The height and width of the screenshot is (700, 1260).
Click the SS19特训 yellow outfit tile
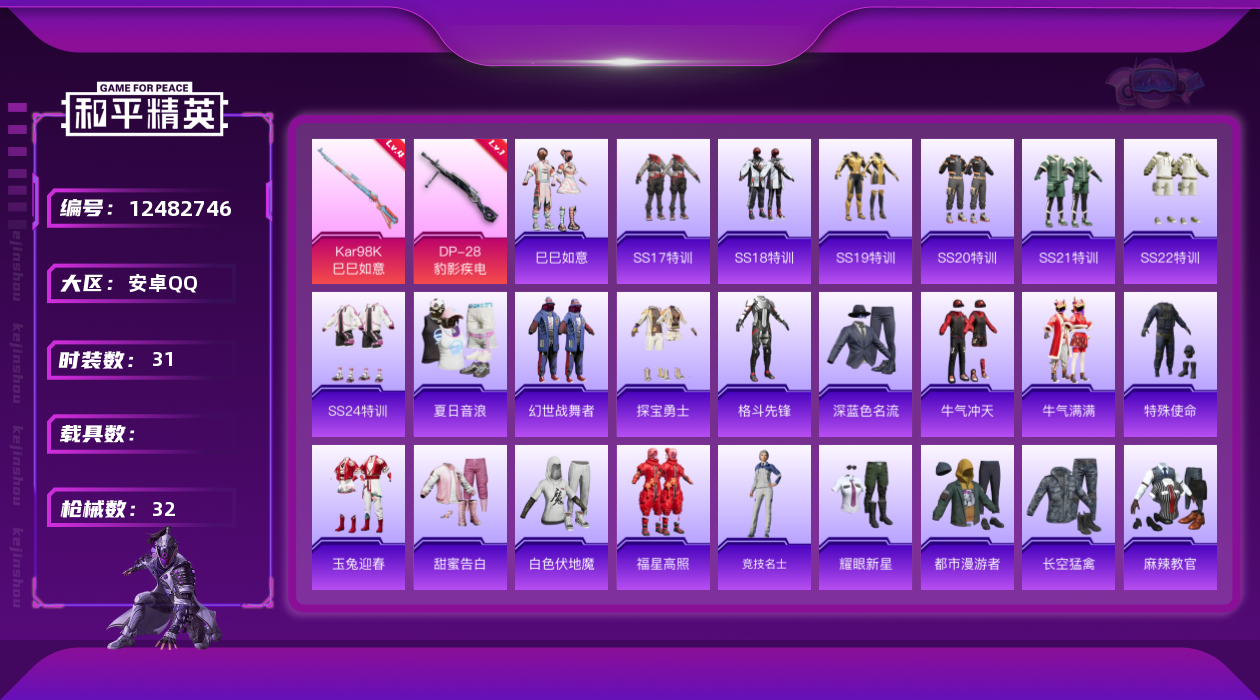click(x=865, y=211)
